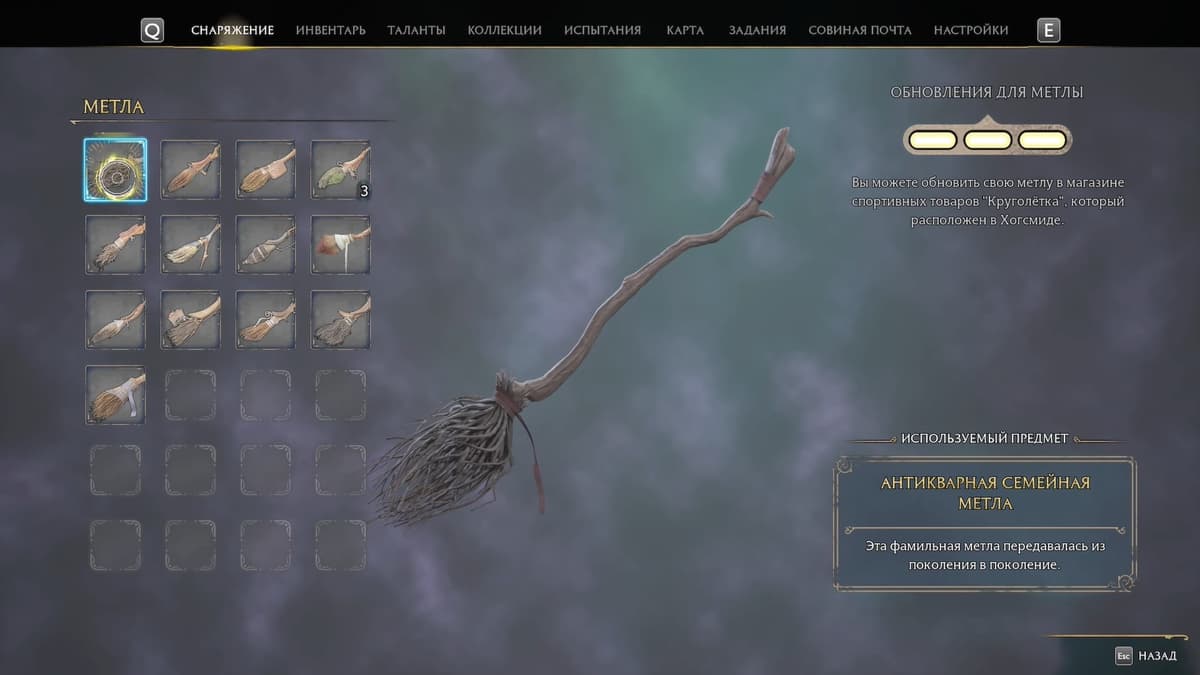Screen dimensions: 1200x675
Task: Click the НАЗАД back button
Action: click(x=1150, y=656)
